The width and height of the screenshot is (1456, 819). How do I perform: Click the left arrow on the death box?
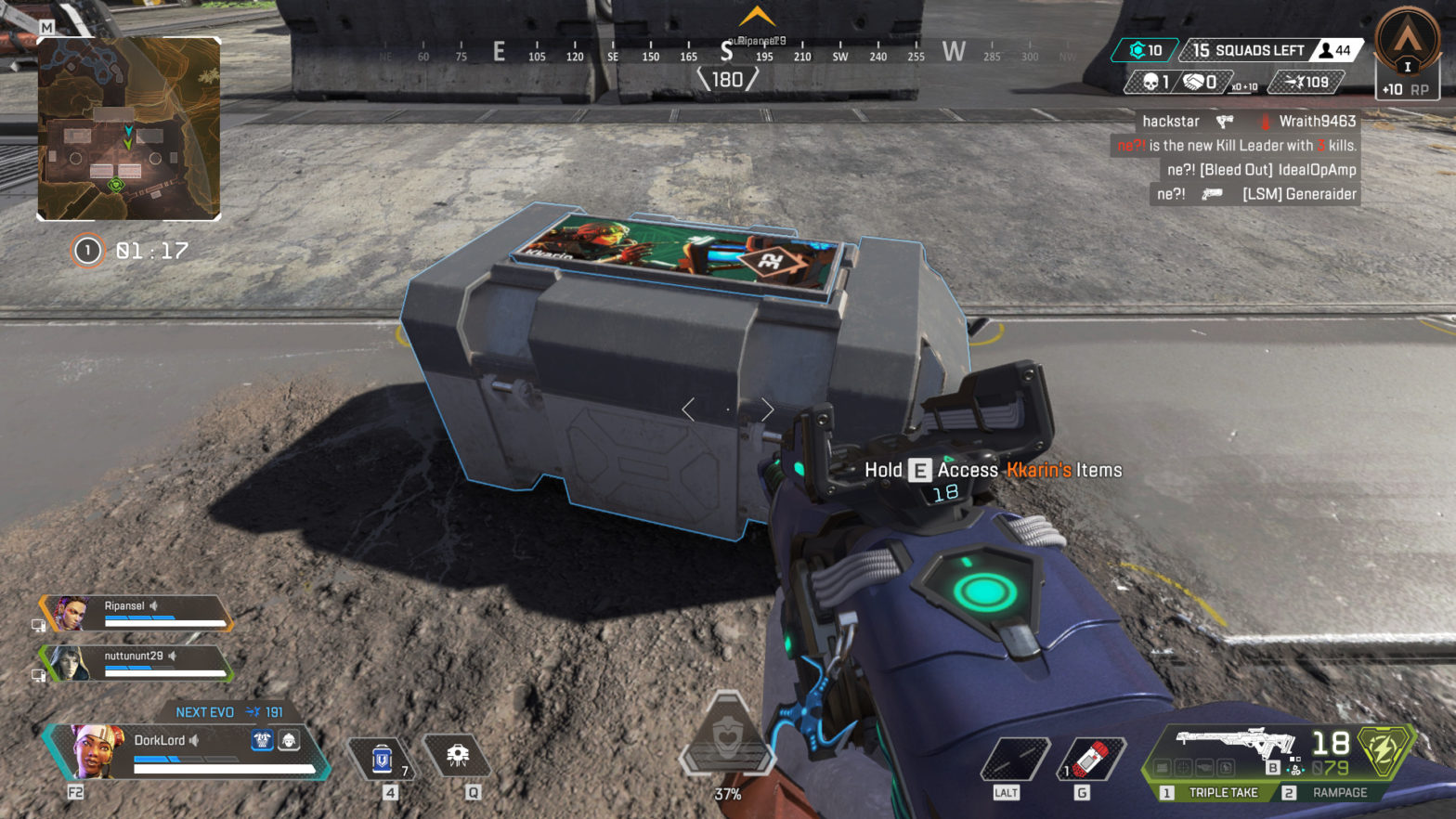coord(690,408)
